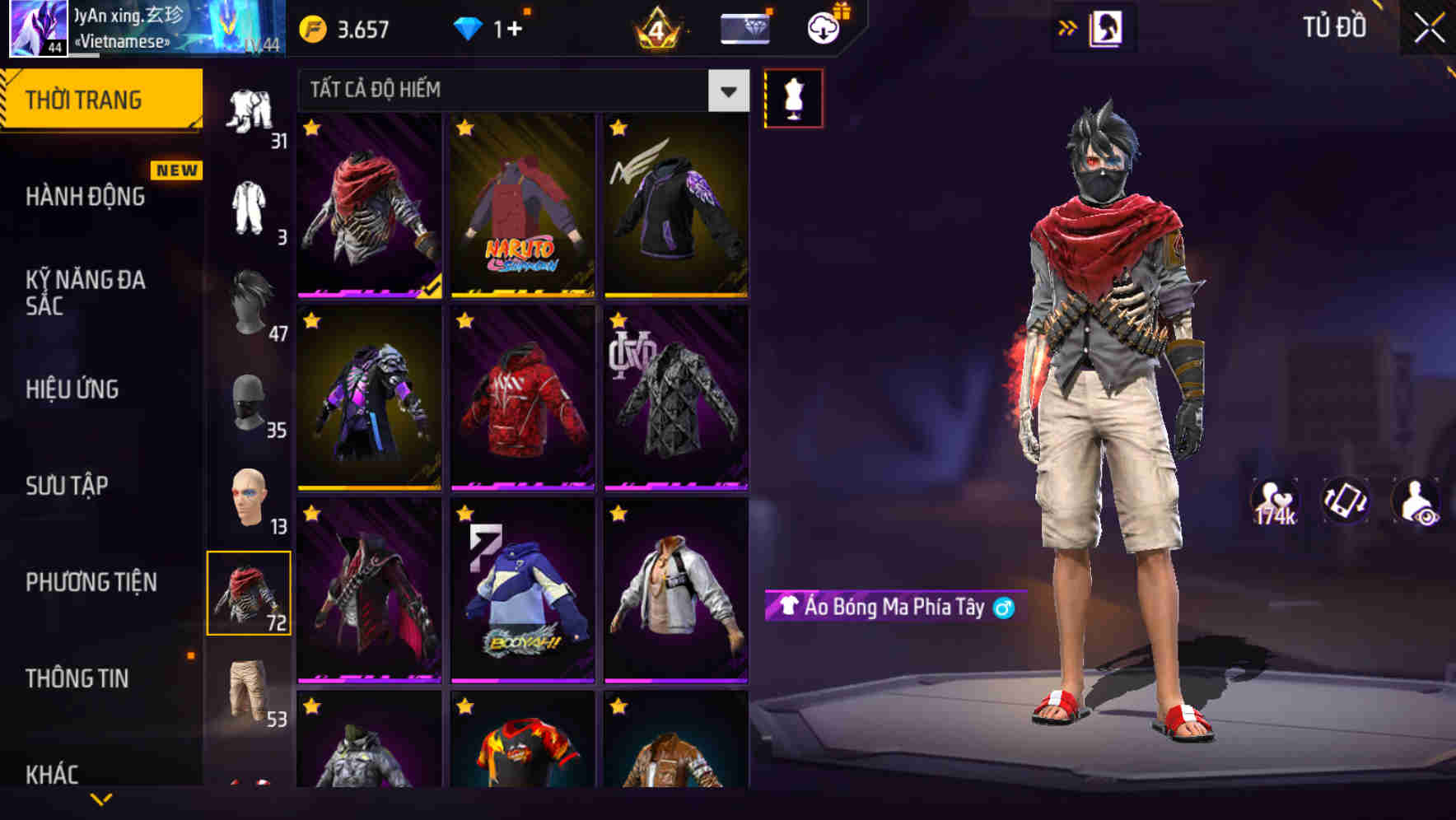Image resolution: width=1456 pixels, height=820 pixels.
Task: Click the double-arrow expander near top right
Action: pos(1068,26)
